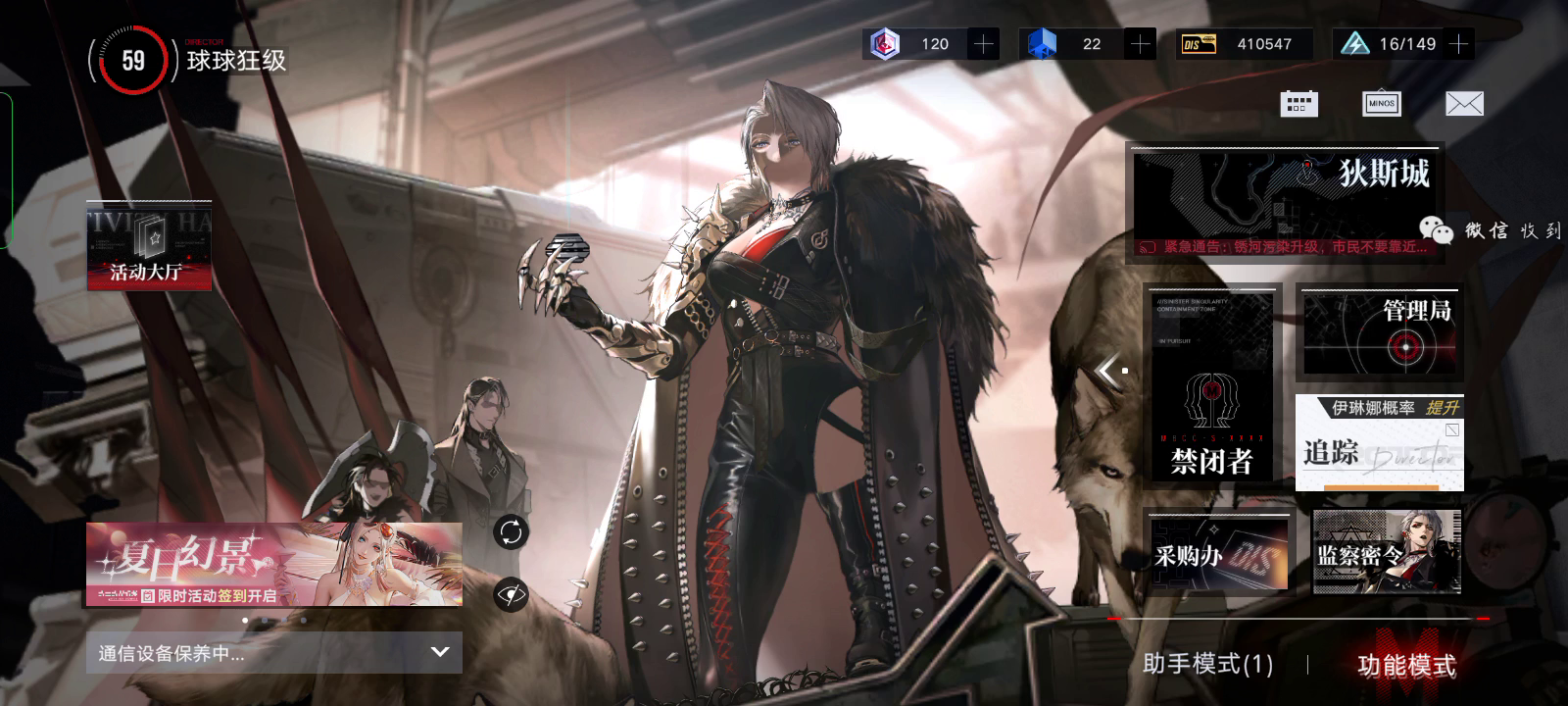
Task: Toggle the eye icon to hide interface
Action: click(511, 594)
